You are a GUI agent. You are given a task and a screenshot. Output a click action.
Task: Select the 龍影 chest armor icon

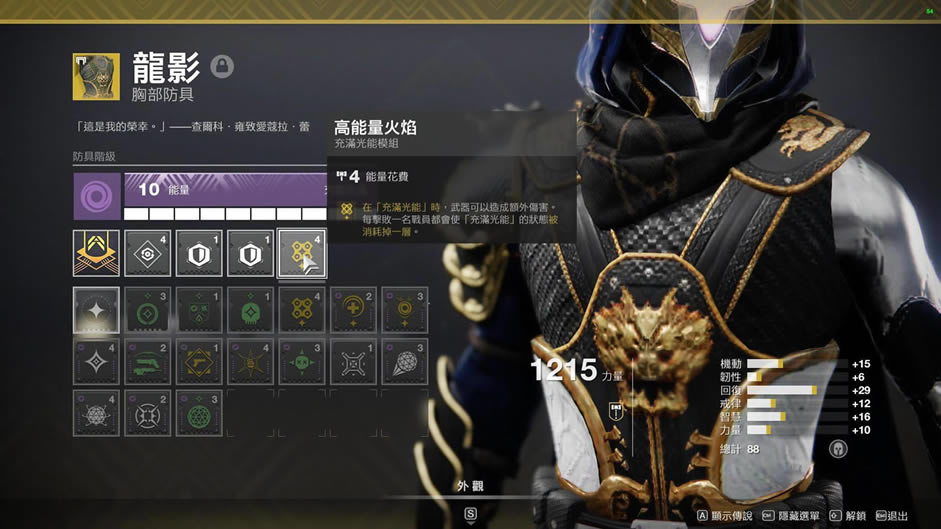coord(96,77)
